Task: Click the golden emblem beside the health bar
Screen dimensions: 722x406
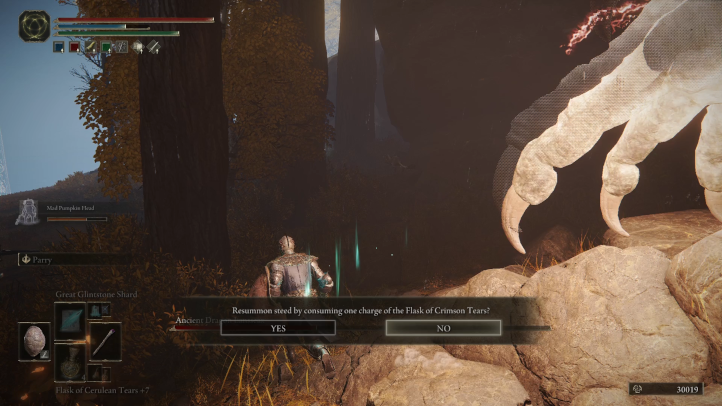Action: tap(33, 25)
